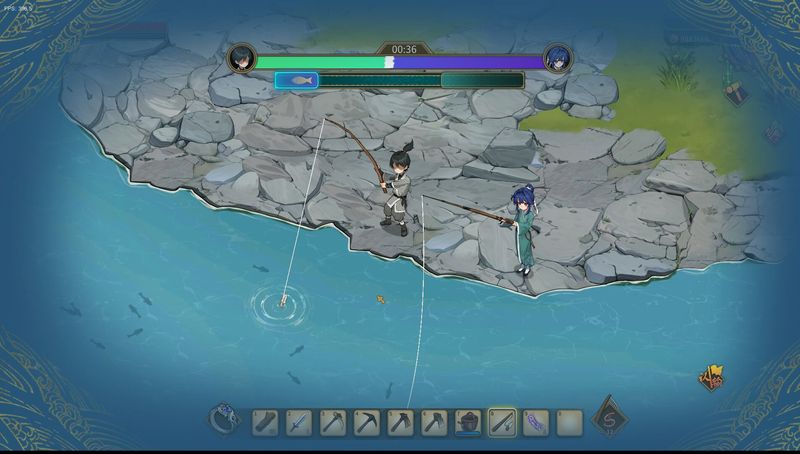Choose the pickaxe hotbar slot
Viewport: 800px width, 454px height.
coord(367,422)
